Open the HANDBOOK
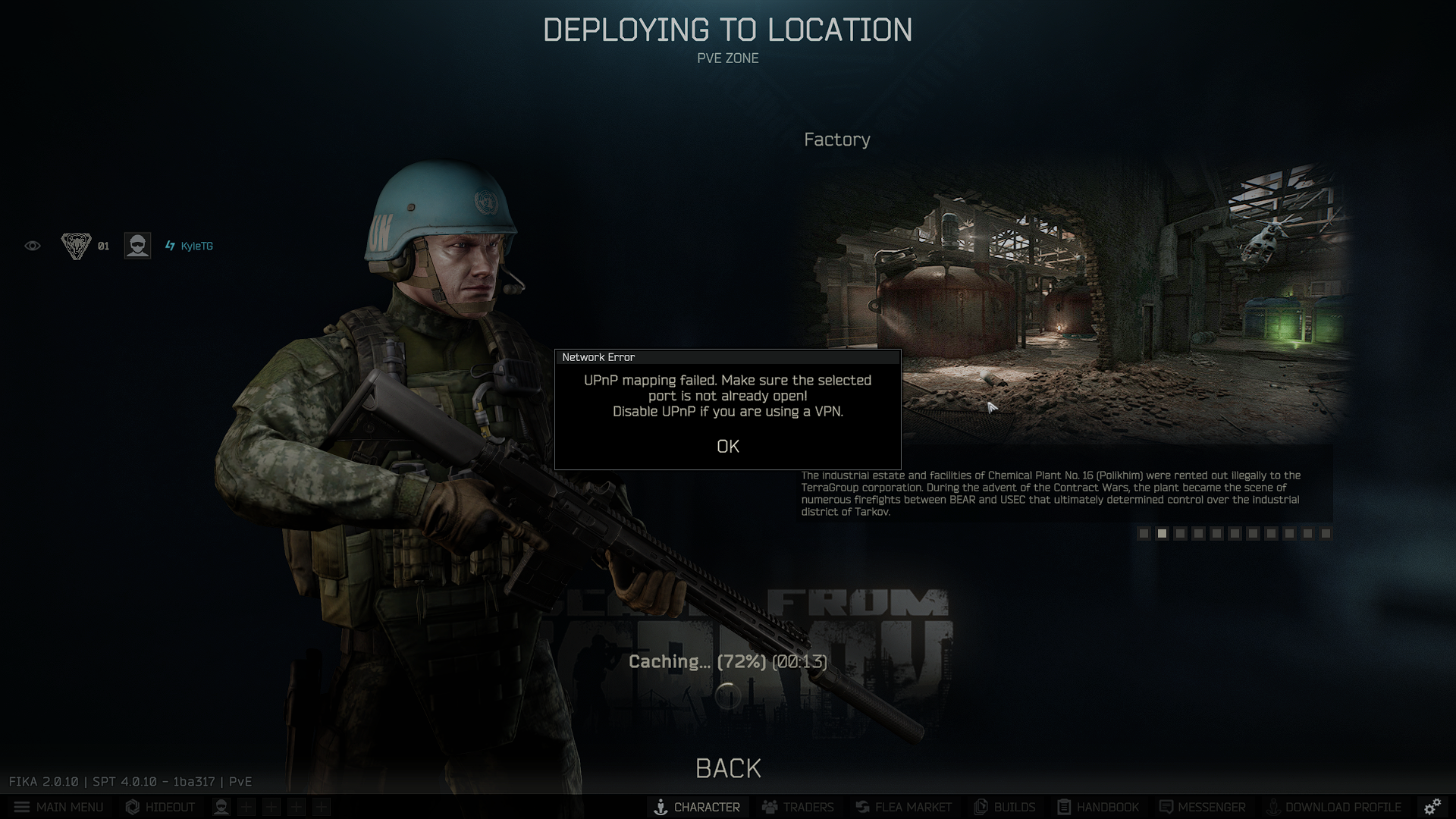The image size is (1456, 819). click(x=1098, y=807)
